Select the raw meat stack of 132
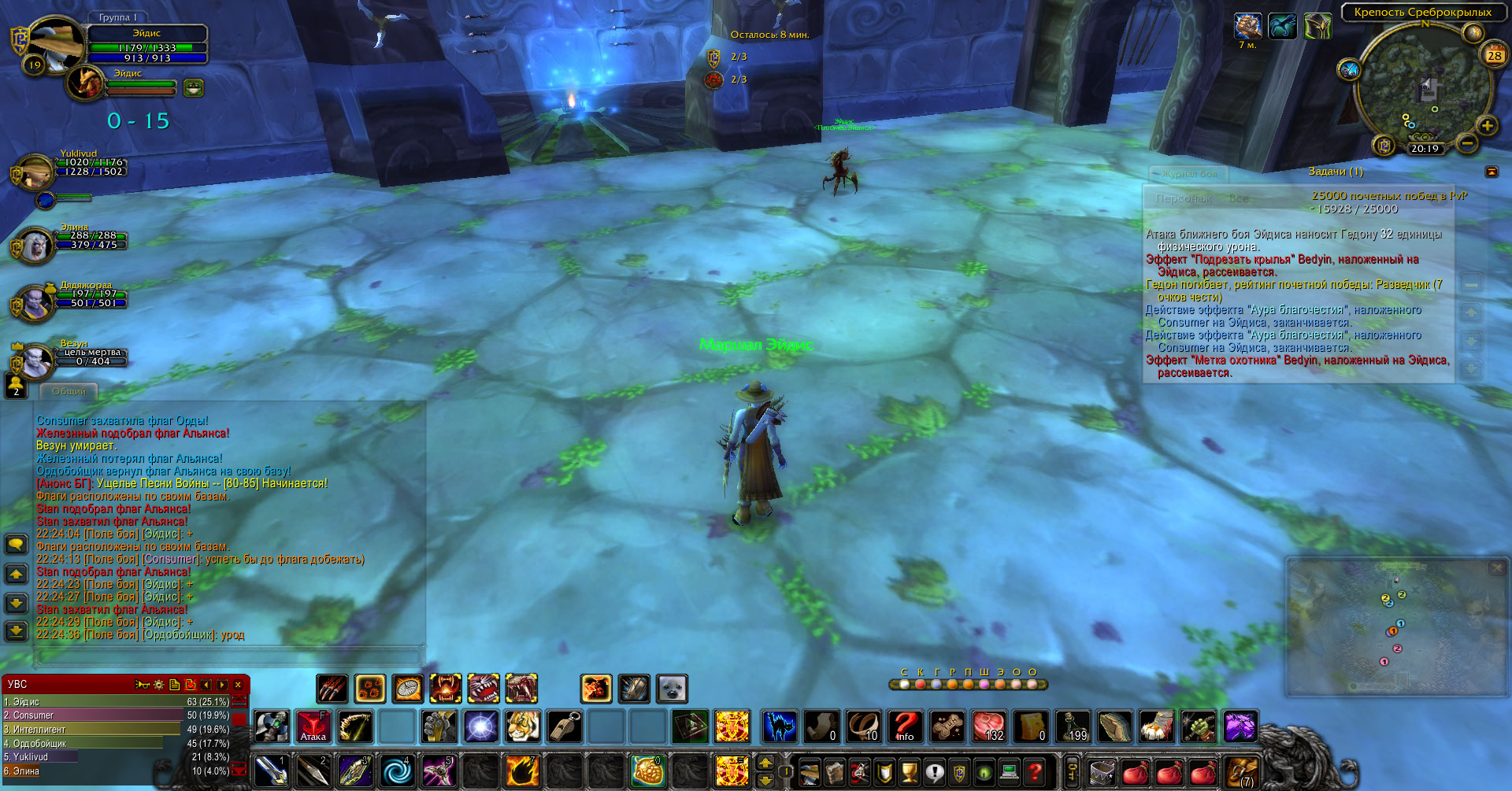Screen dimensions: 1512x791 click(988, 726)
